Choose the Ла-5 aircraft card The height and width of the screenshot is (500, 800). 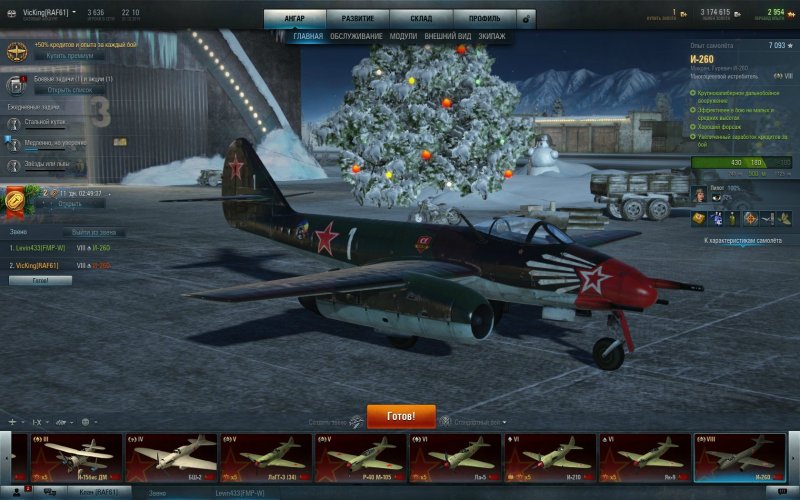457,457
